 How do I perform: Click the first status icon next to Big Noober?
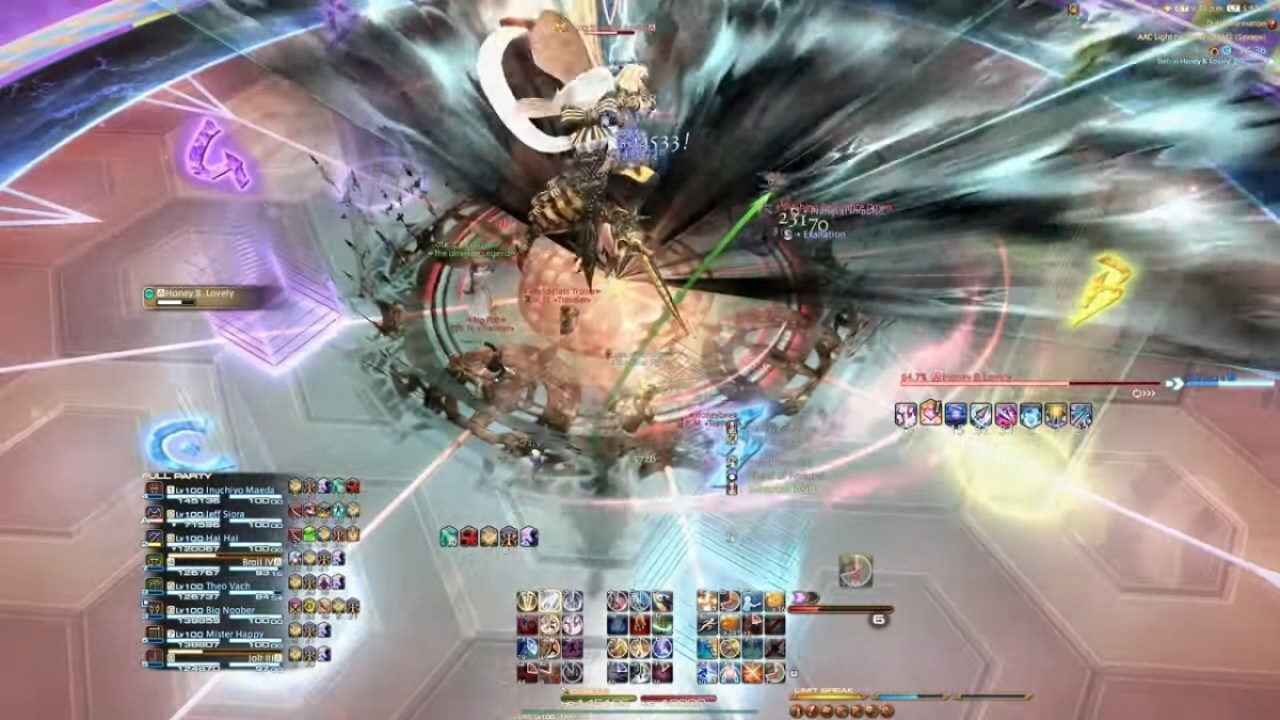(x=295, y=608)
